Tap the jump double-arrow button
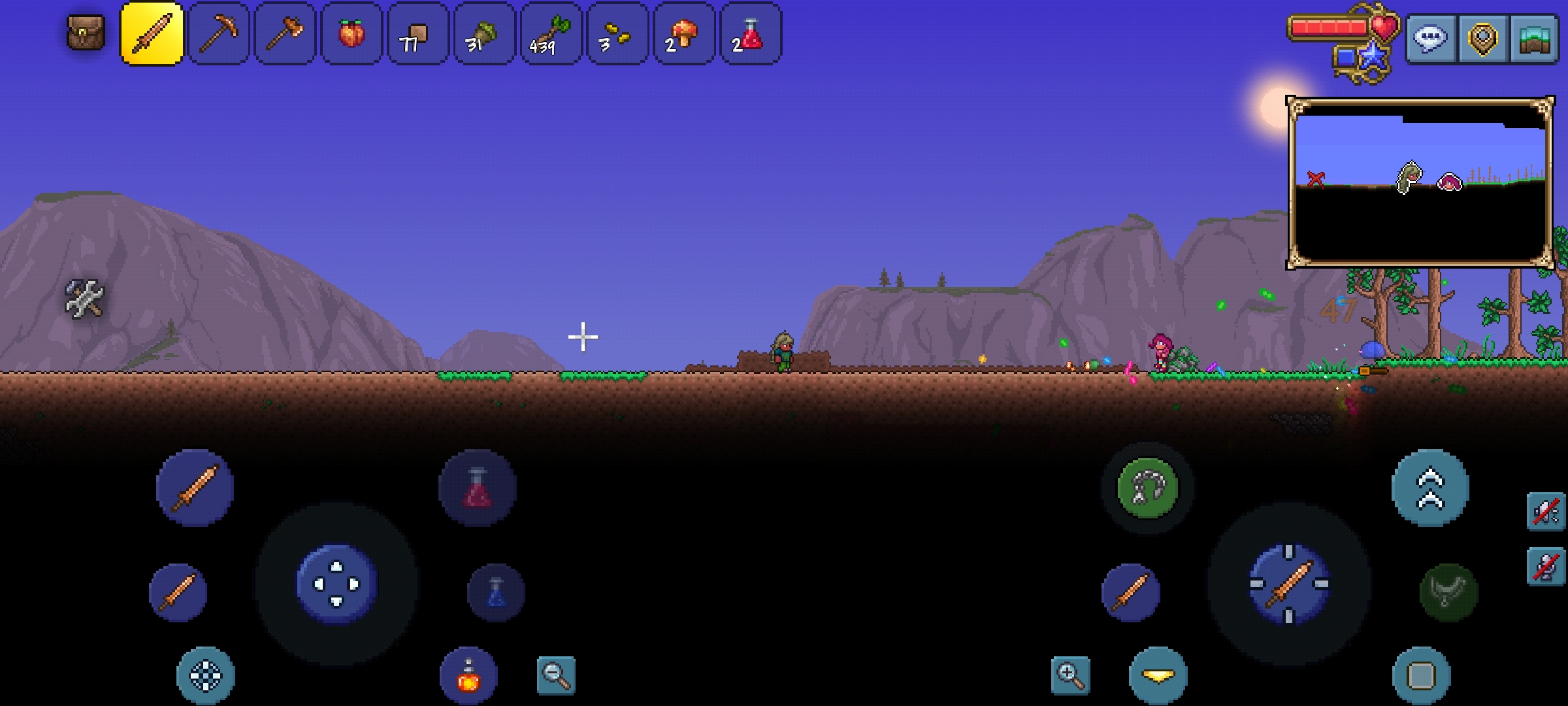 click(x=1430, y=488)
